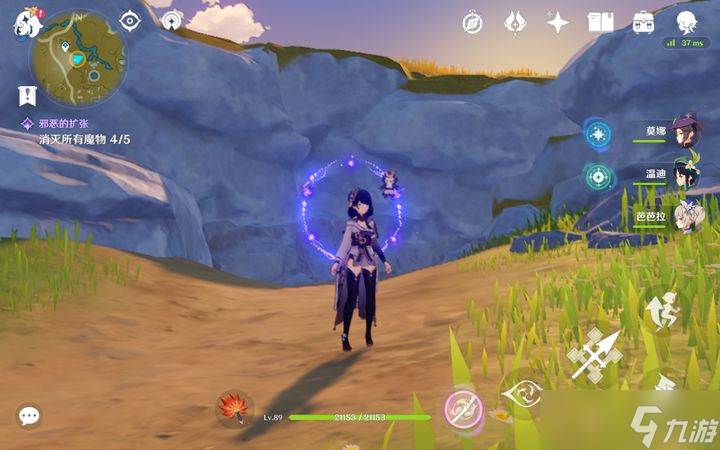Attack with the polearm button
Image resolution: width=720 pixels, height=450 pixels.
(595, 353)
